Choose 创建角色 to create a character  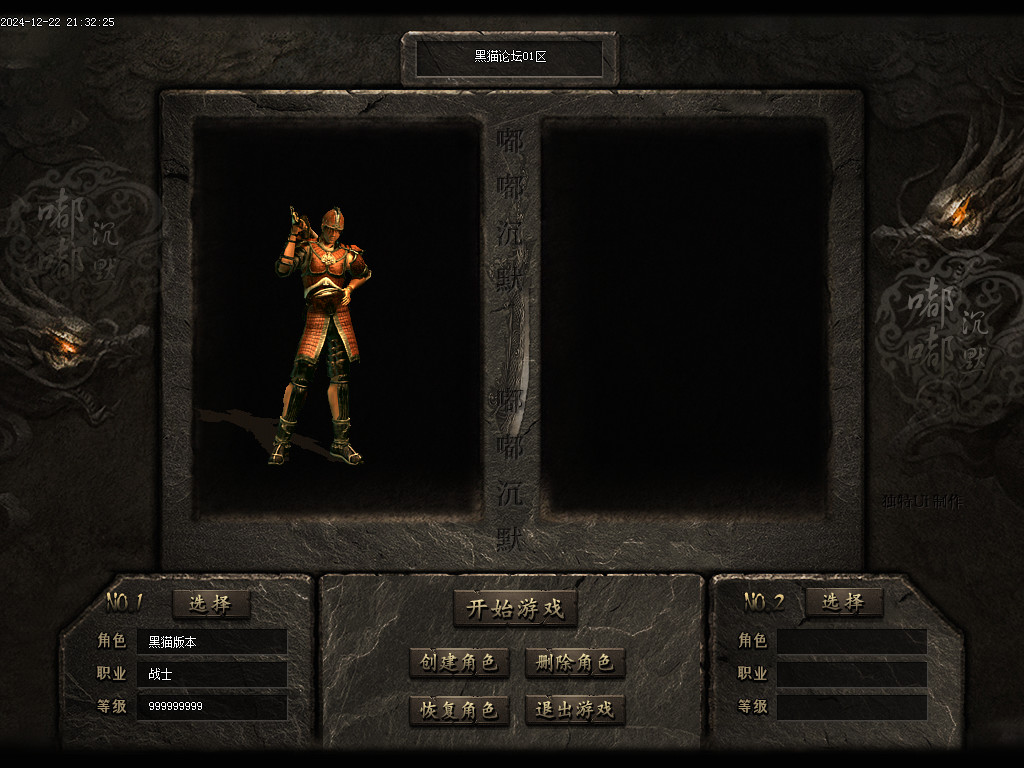coord(459,662)
